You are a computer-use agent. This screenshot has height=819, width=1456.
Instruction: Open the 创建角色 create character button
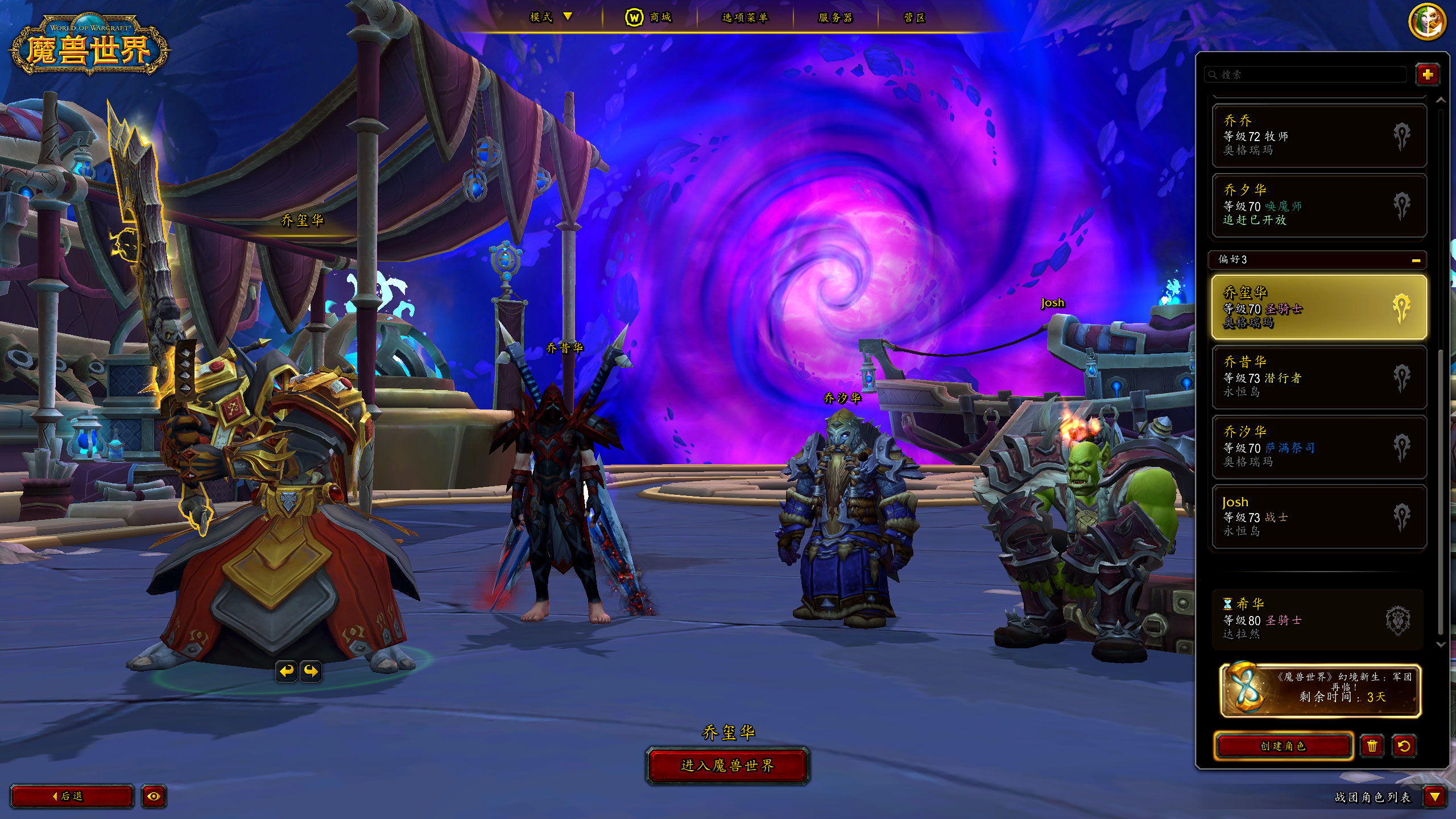[x=1283, y=746]
